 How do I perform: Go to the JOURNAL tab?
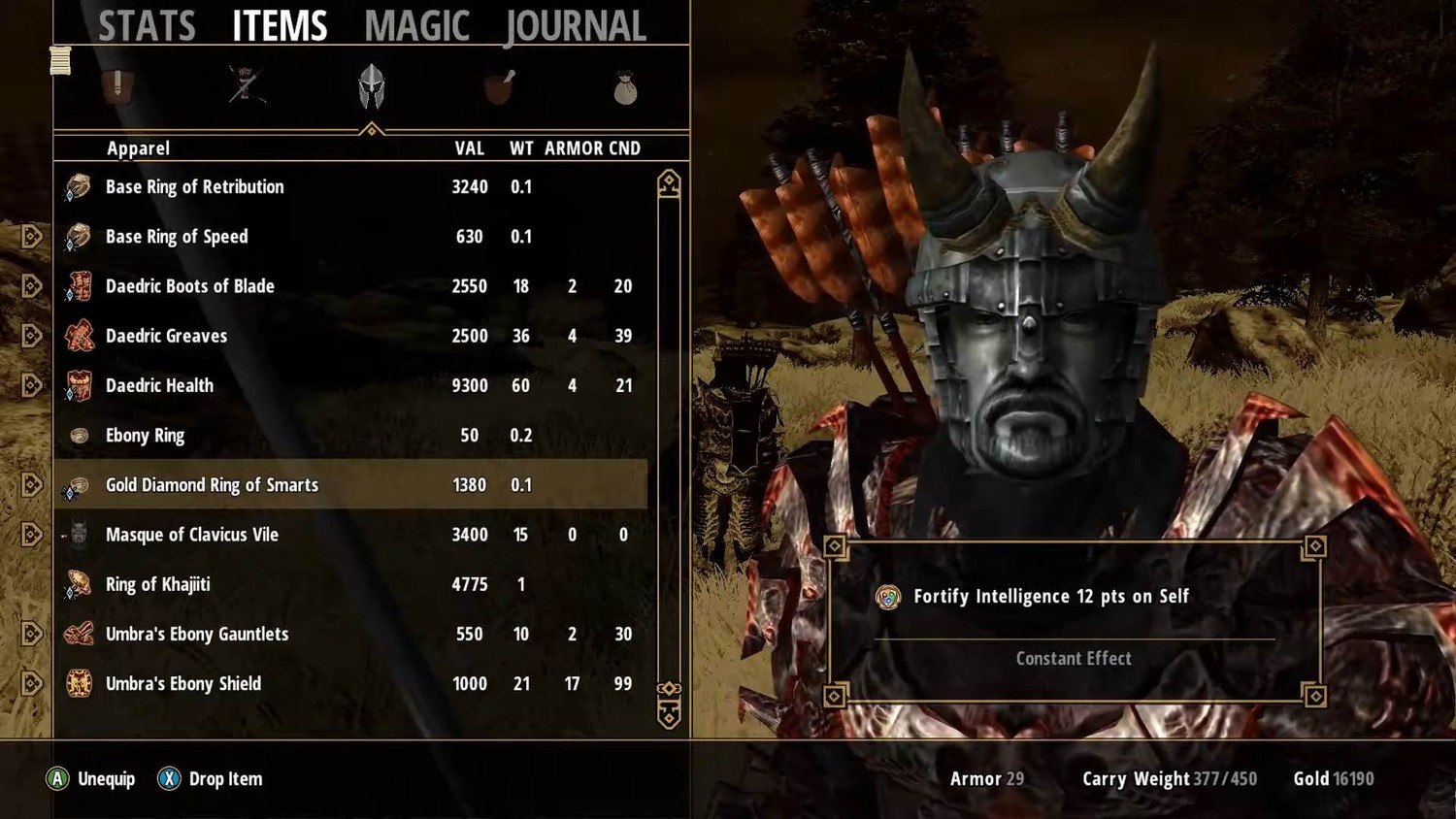coord(576,26)
